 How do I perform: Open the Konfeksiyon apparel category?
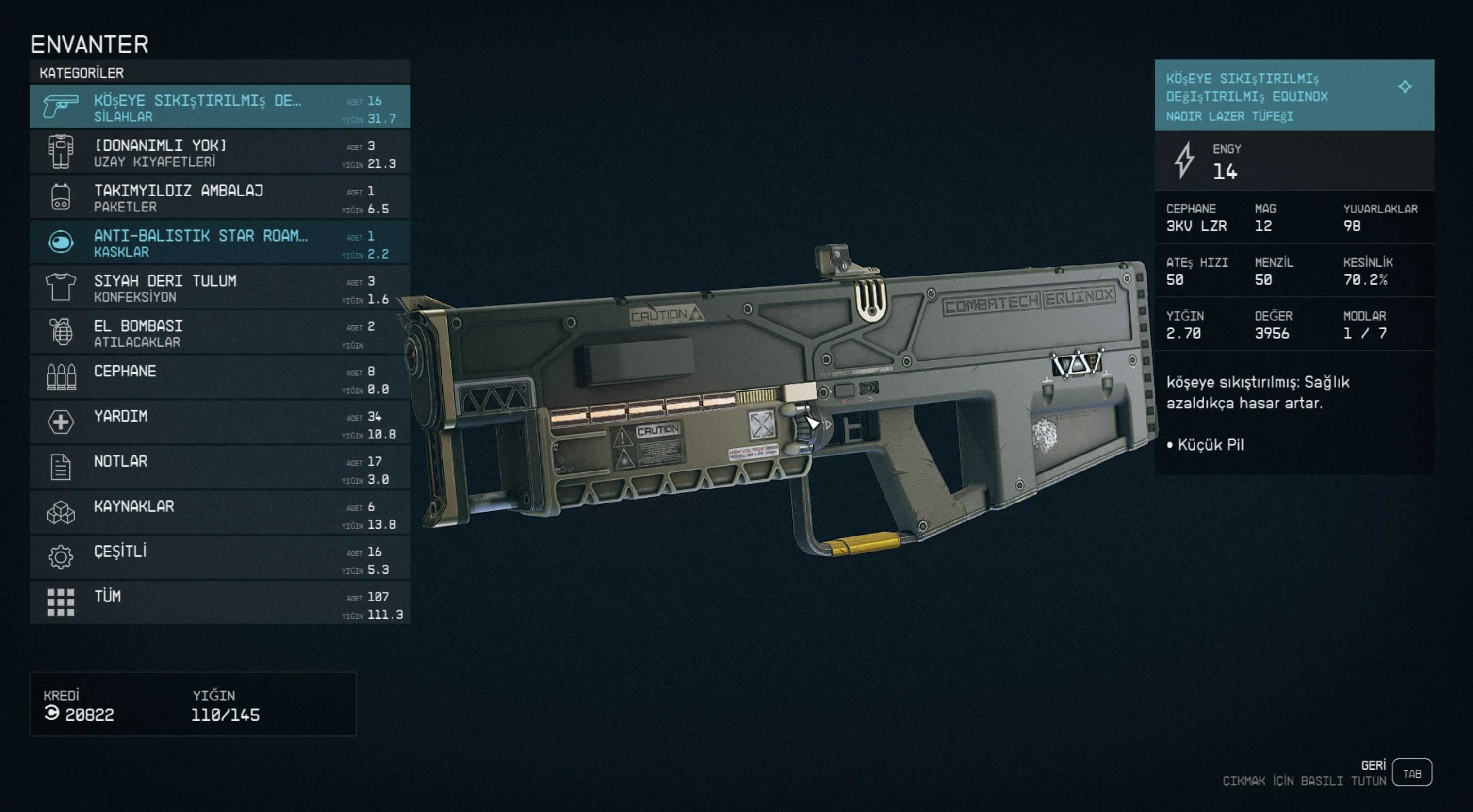tap(220, 288)
